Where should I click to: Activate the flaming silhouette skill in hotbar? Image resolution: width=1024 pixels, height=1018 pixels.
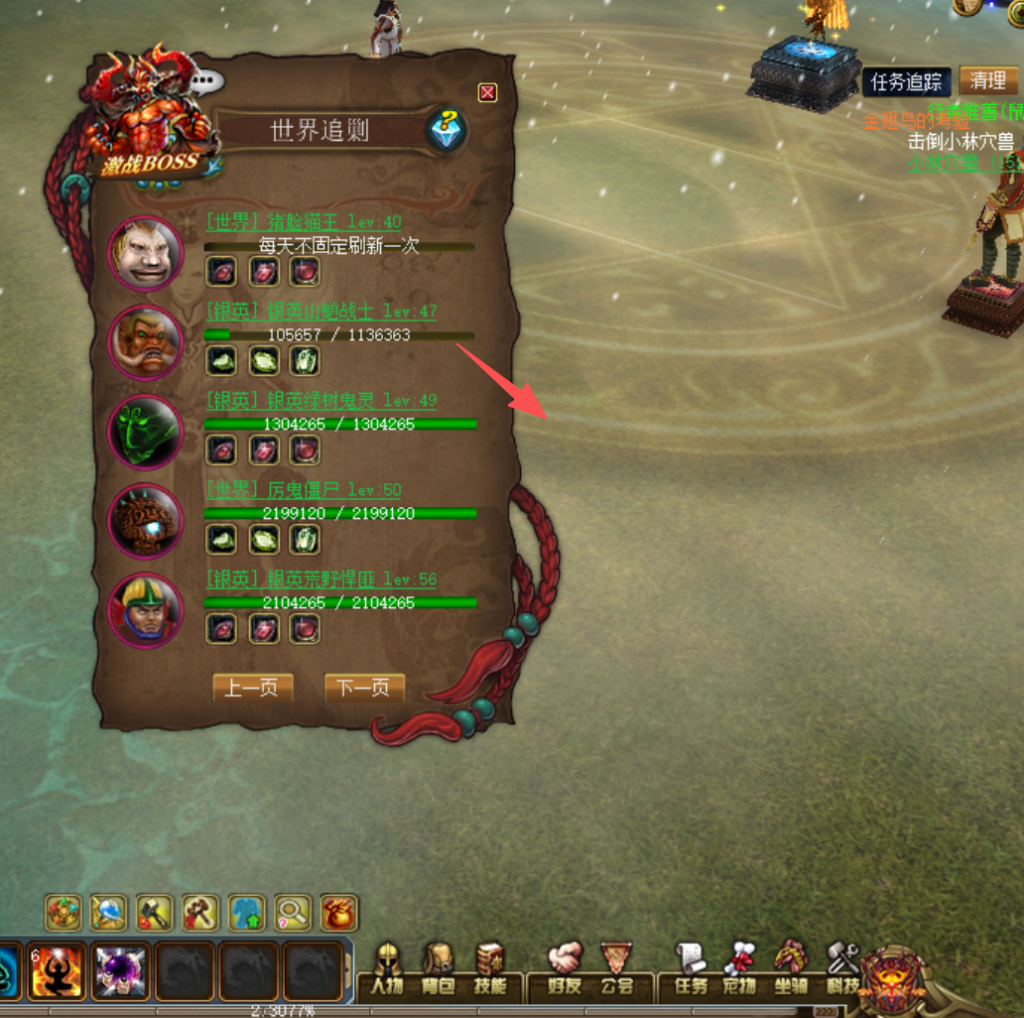pos(57,972)
